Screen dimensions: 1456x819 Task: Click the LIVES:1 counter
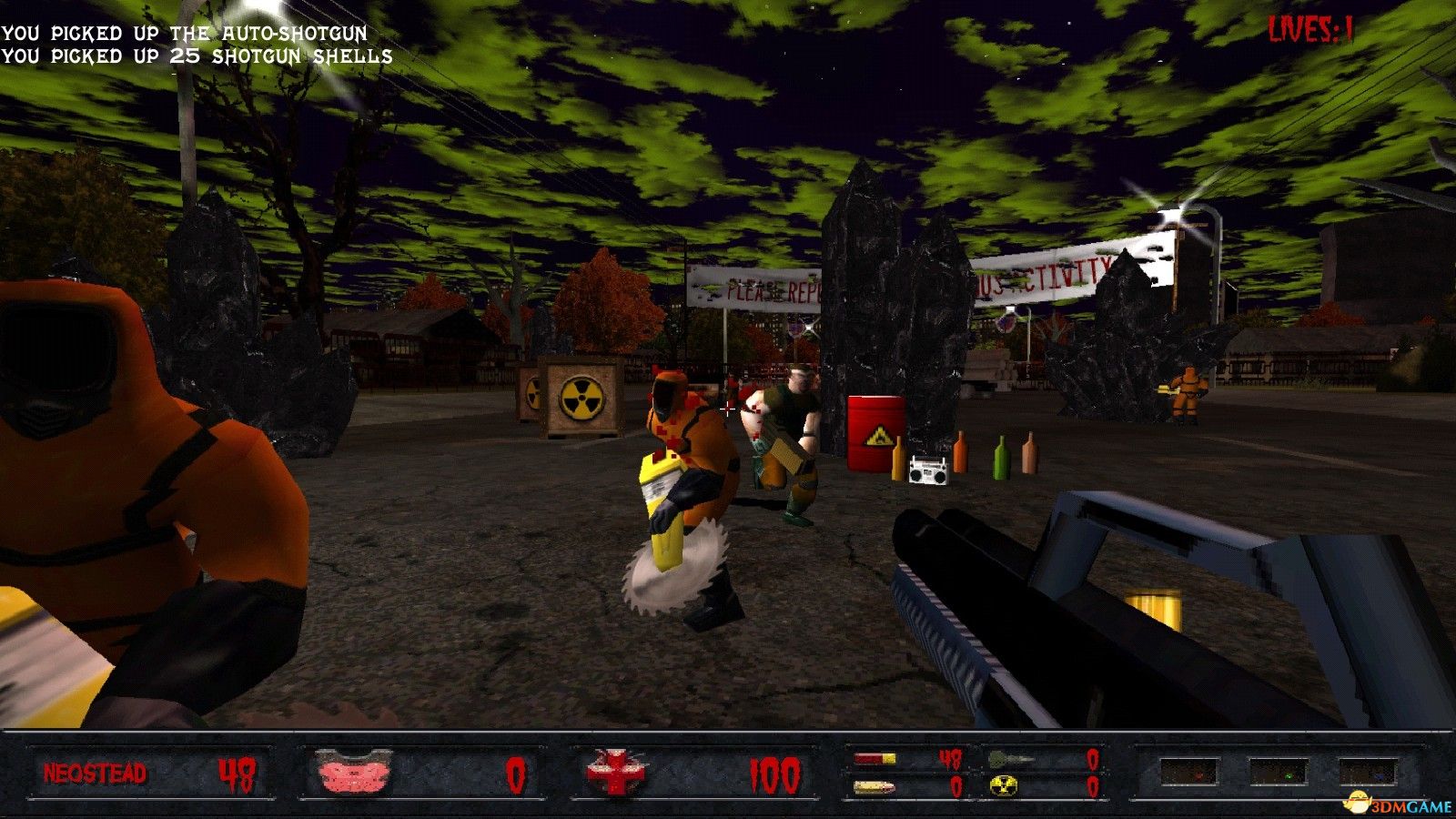(1310, 27)
